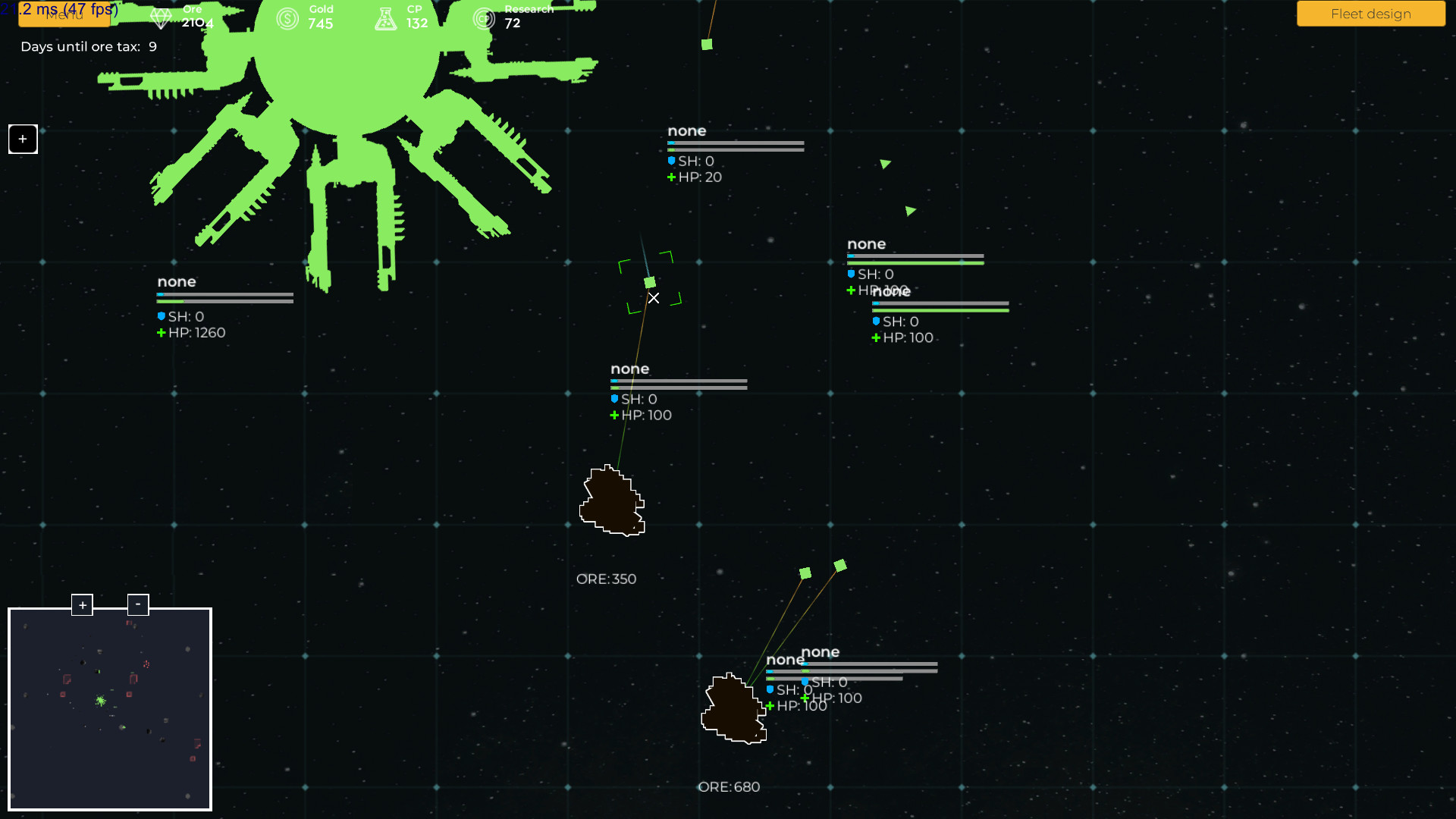Open the Fleet design panel
This screenshot has height=819, width=1456.
point(1370,13)
